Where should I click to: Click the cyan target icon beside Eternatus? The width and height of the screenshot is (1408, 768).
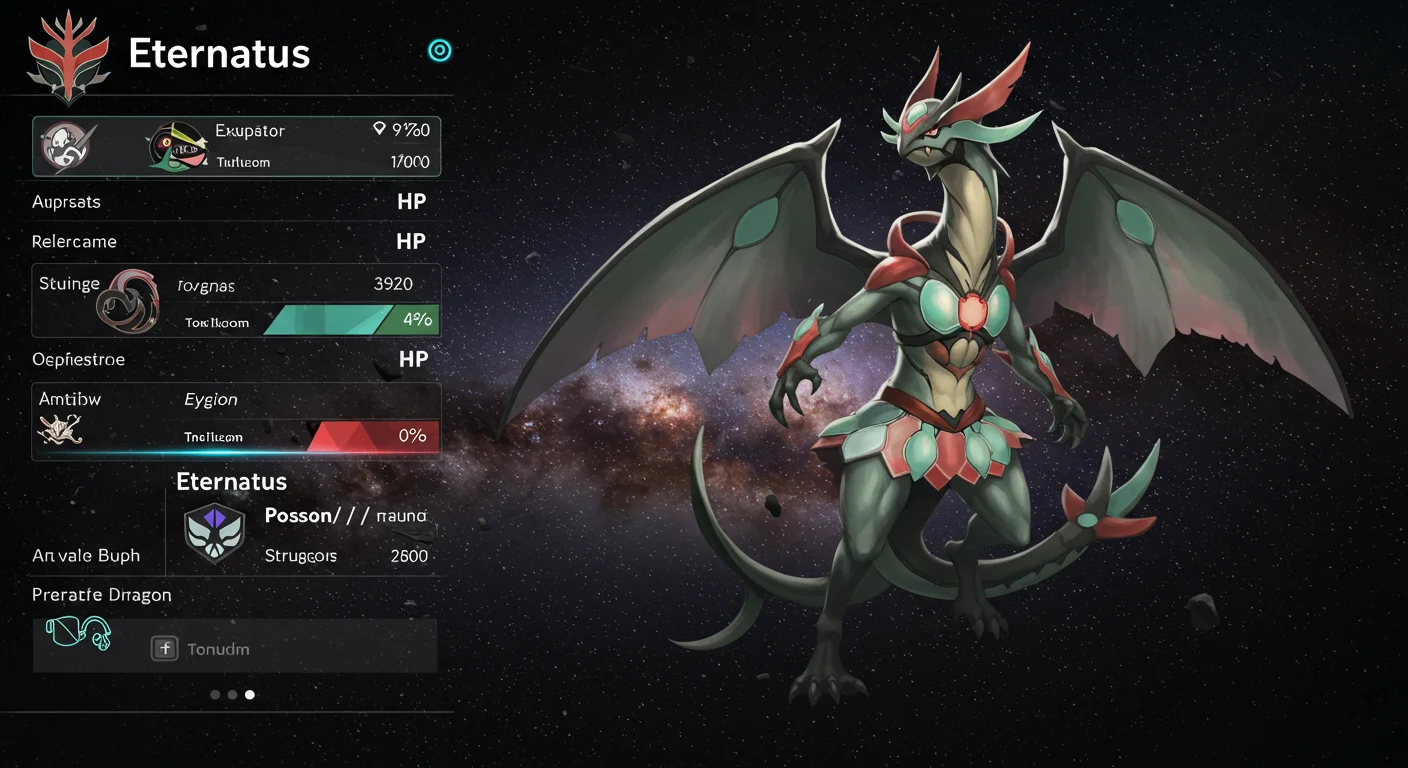[439, 51]
